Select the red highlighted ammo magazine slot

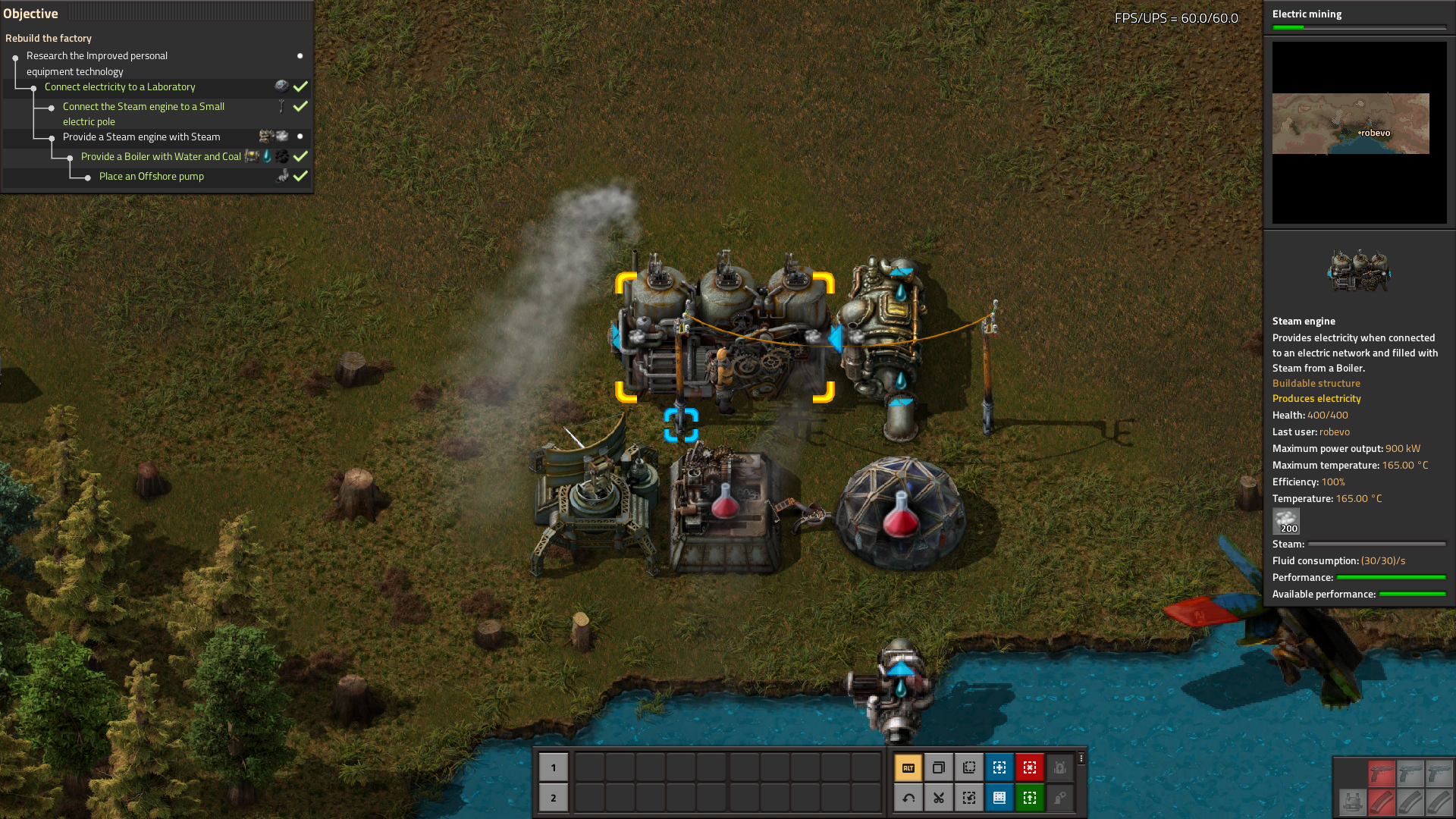click(x=1382, y=802)
